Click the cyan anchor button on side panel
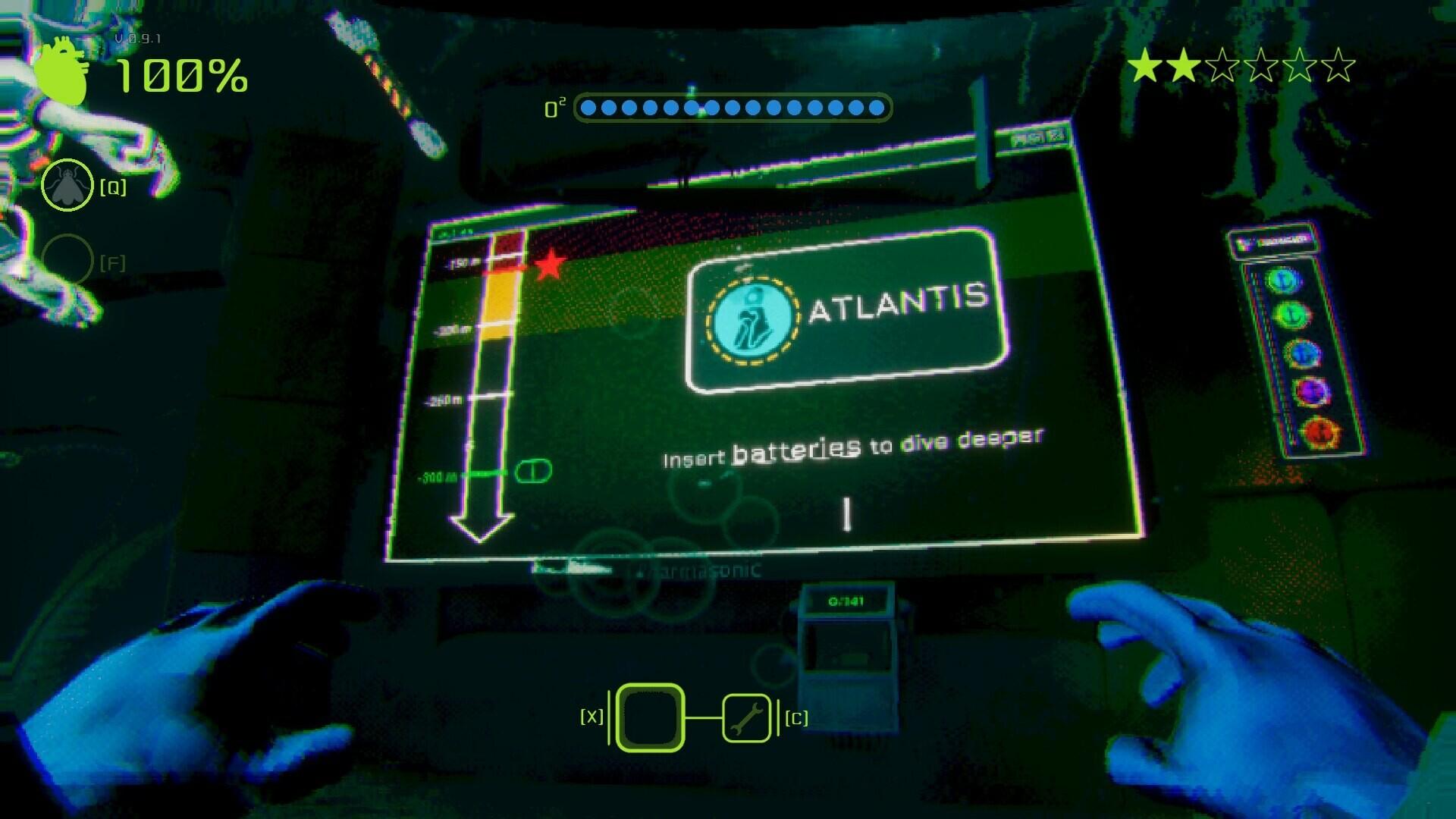Image resolution: width=1456 pixels, height=819 pixels. [x=1283, y=279]
